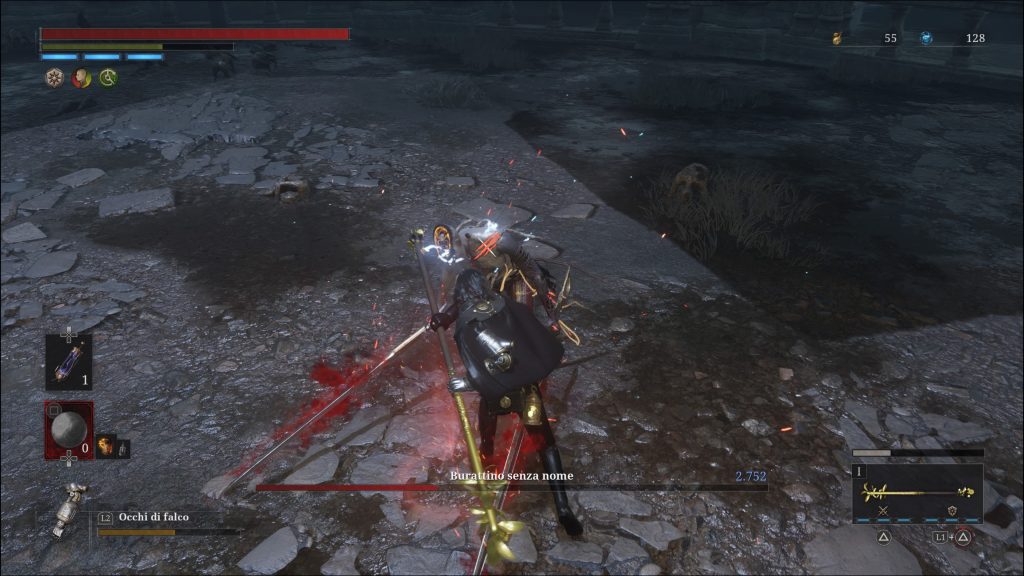The width and height of the screenshot is (1024, 576).
Task: Click the green circular status buff icon
Action: (108, 78)
